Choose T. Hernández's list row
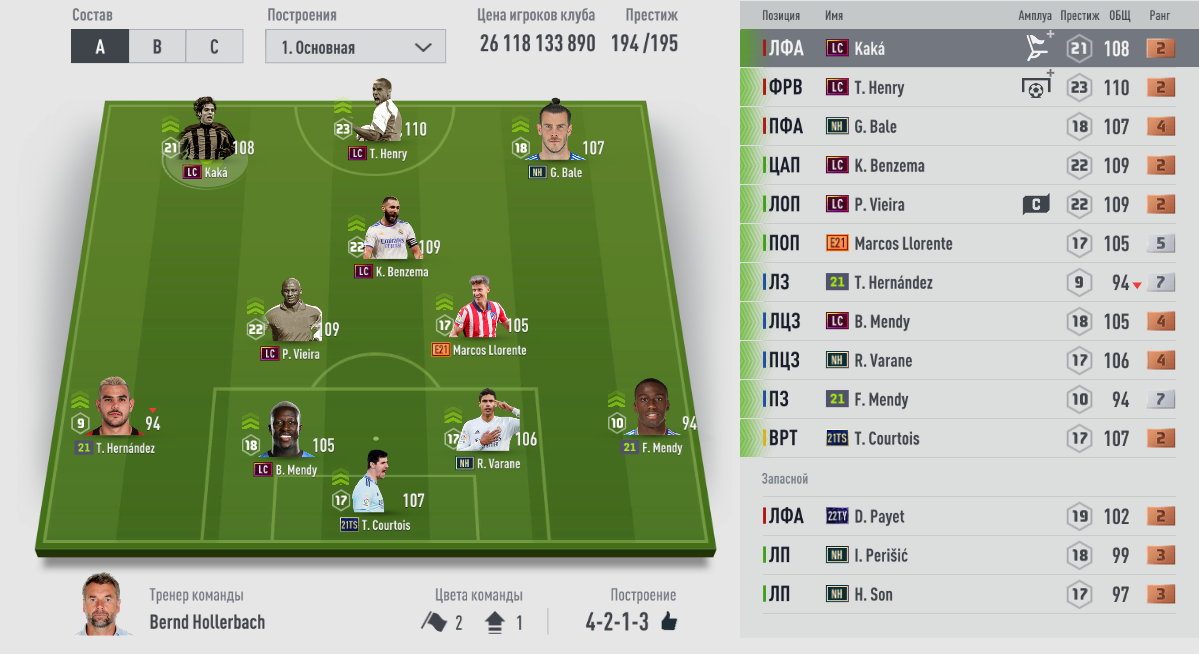Viewport: 1199px width, 654px height. coord(968,283)
